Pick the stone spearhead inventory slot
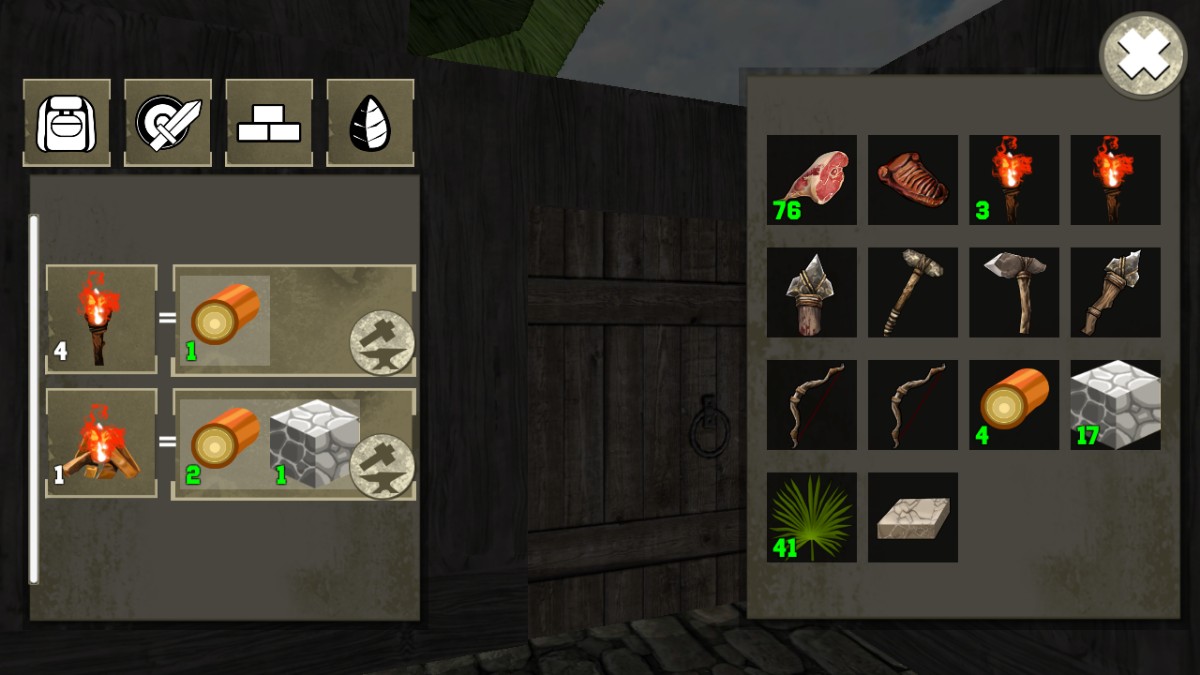 click(812, 293)
